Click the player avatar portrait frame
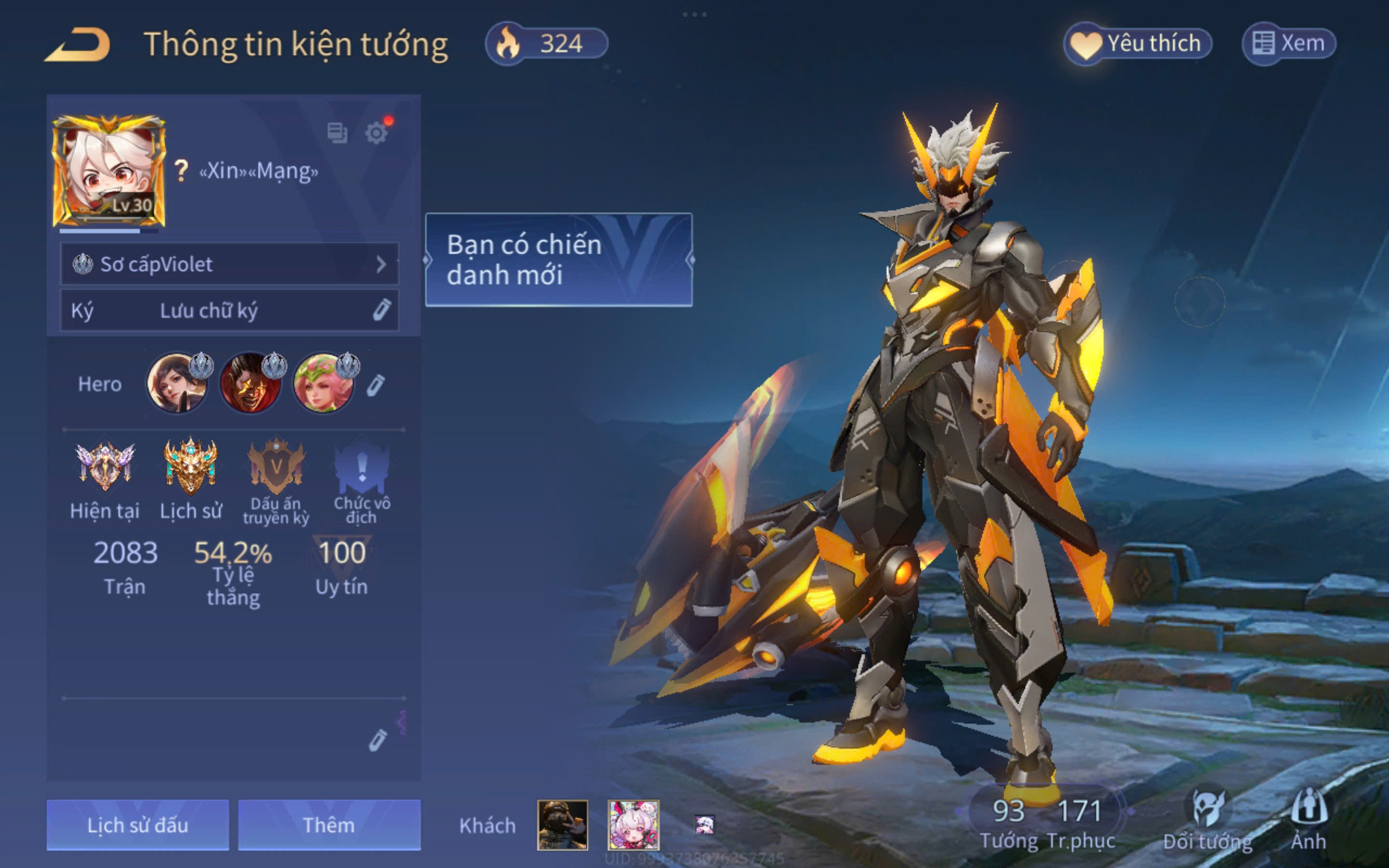Image resolution: width=1389 pixels, height=868 pixels. coord(109,172)
